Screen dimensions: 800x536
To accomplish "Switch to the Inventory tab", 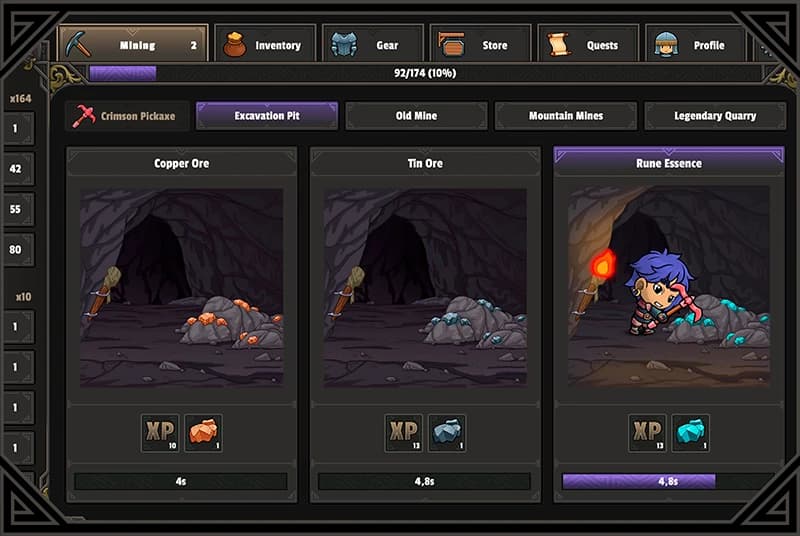I will (x=265, y=45).
